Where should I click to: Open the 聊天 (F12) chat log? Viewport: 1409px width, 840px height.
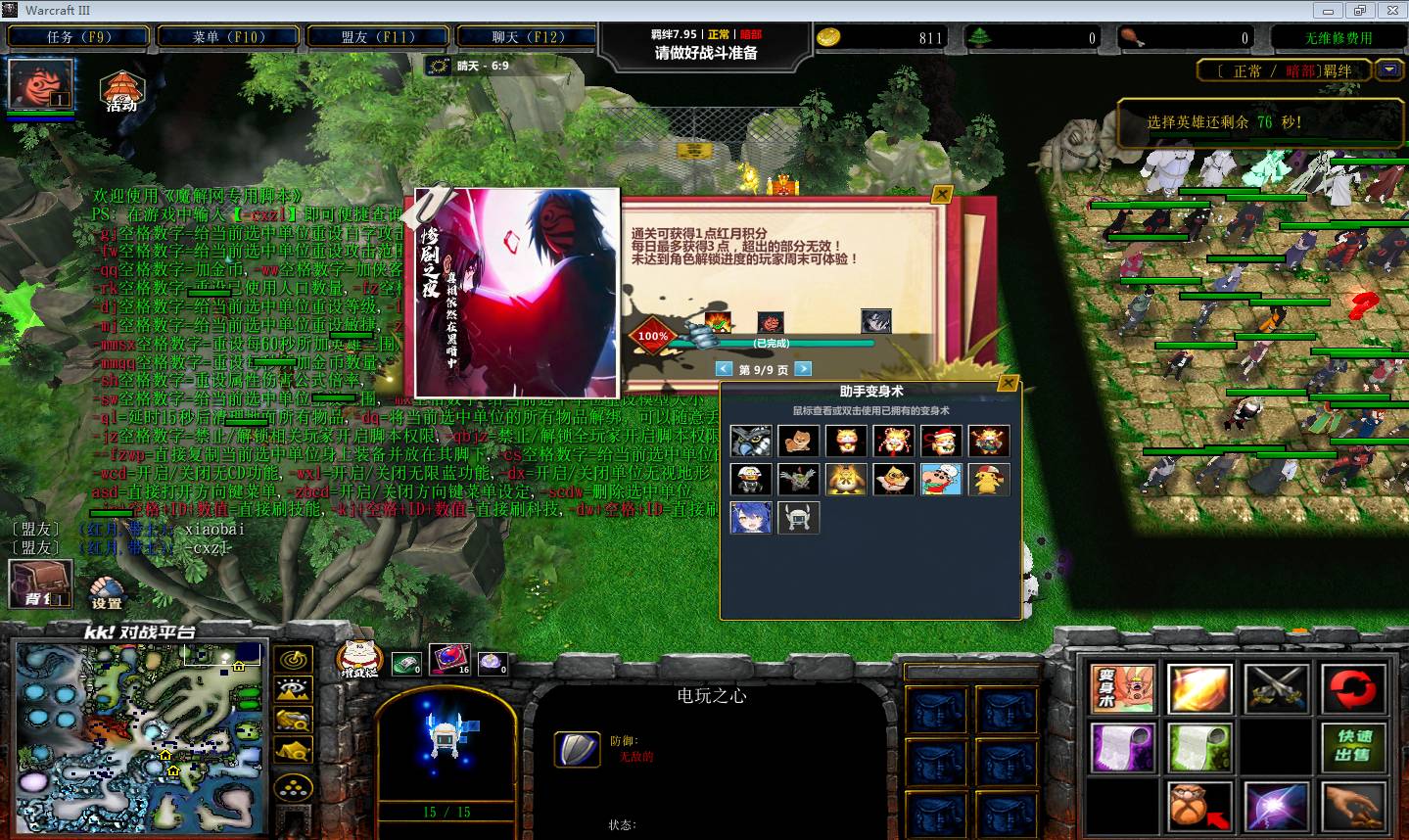528,37
